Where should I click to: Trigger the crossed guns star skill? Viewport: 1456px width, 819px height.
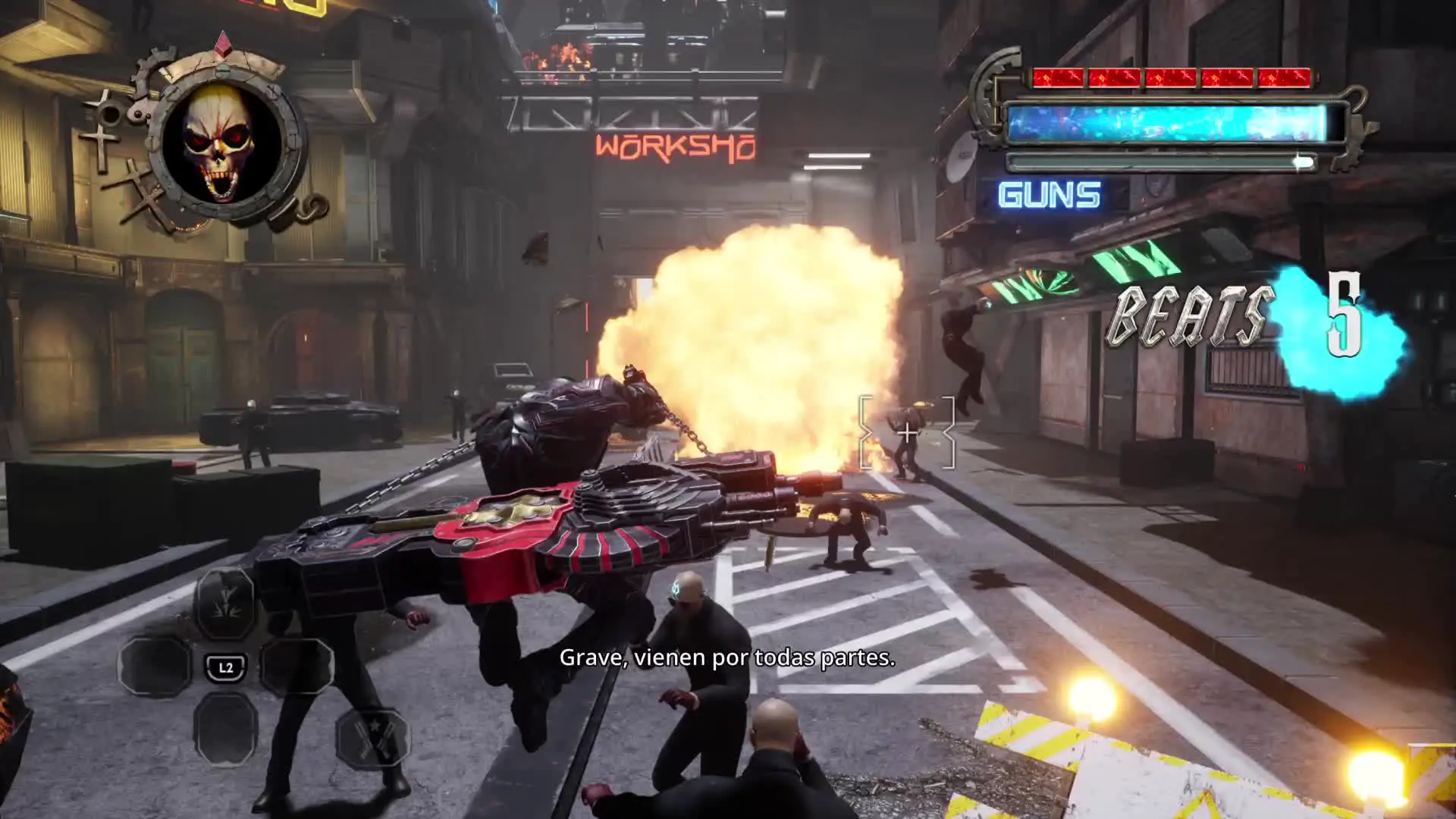tap(372, 738)
